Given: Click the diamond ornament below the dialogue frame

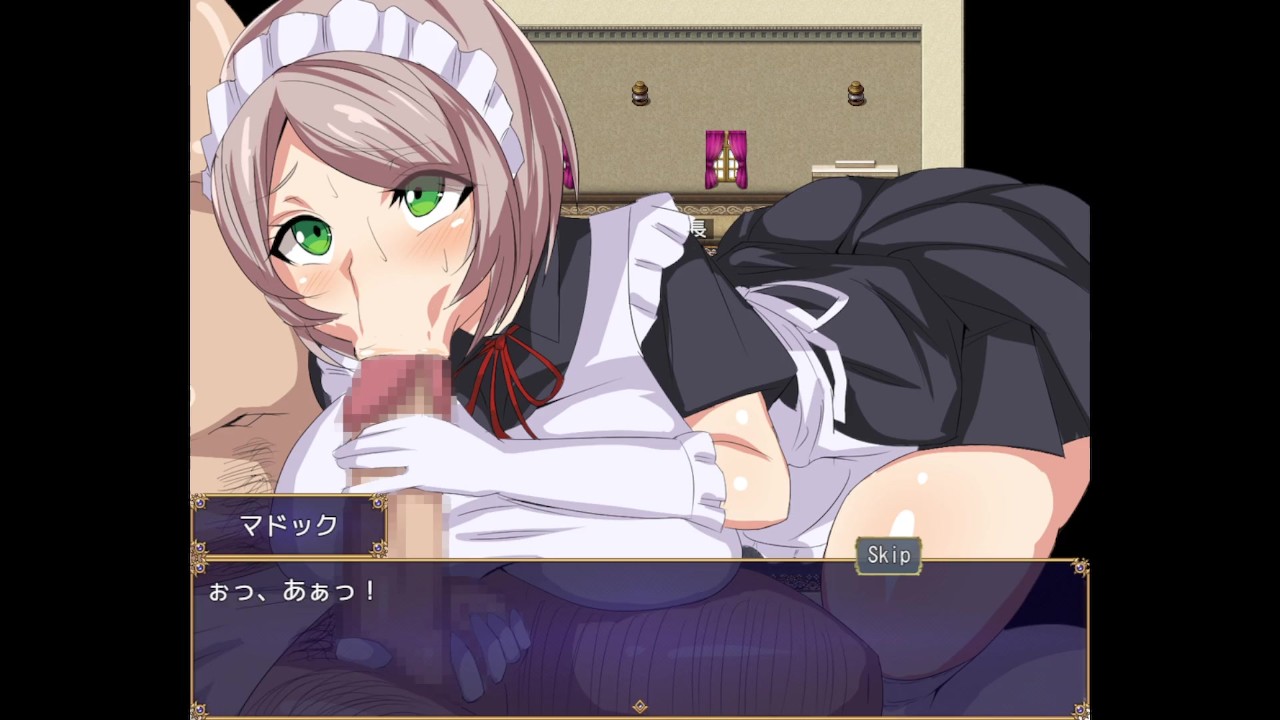Looking at the screenshot, I should click(x=638, y=707).
